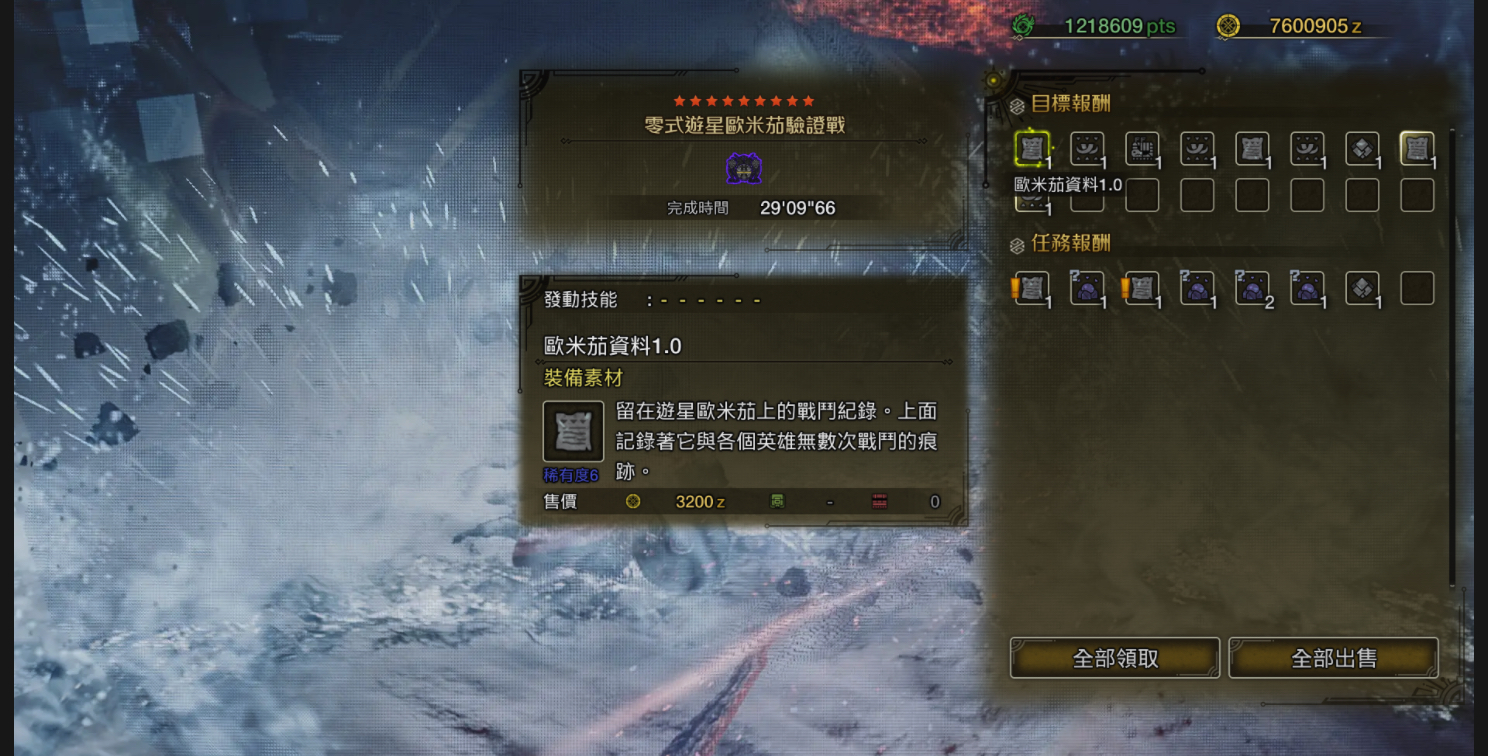Pick the diamond-shaped reward under 目標報酬
This screenshot has width=1488, height=756.
coord(1362,149)
